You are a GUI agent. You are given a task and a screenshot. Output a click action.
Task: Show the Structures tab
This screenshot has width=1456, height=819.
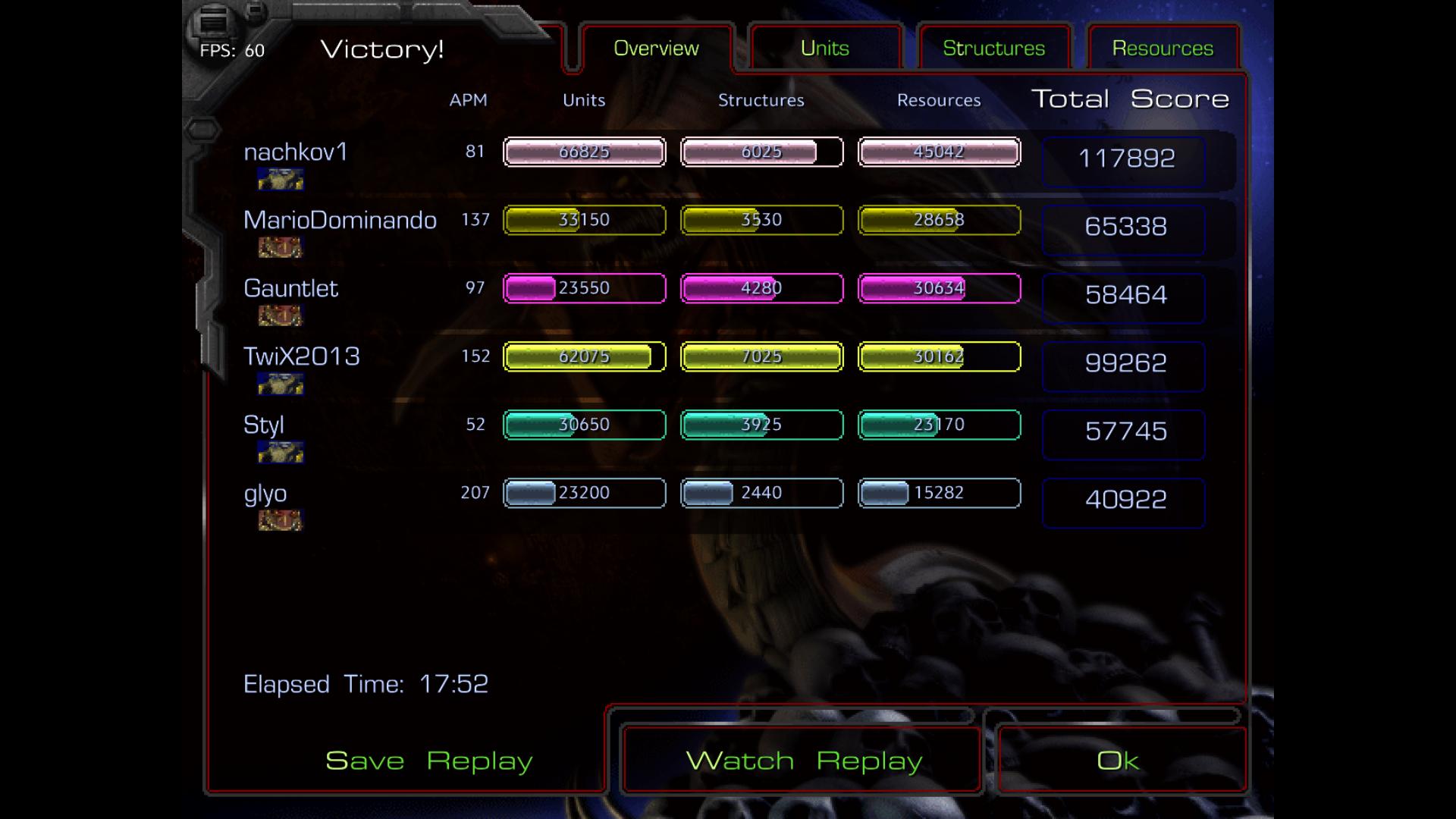coord(993,49)
